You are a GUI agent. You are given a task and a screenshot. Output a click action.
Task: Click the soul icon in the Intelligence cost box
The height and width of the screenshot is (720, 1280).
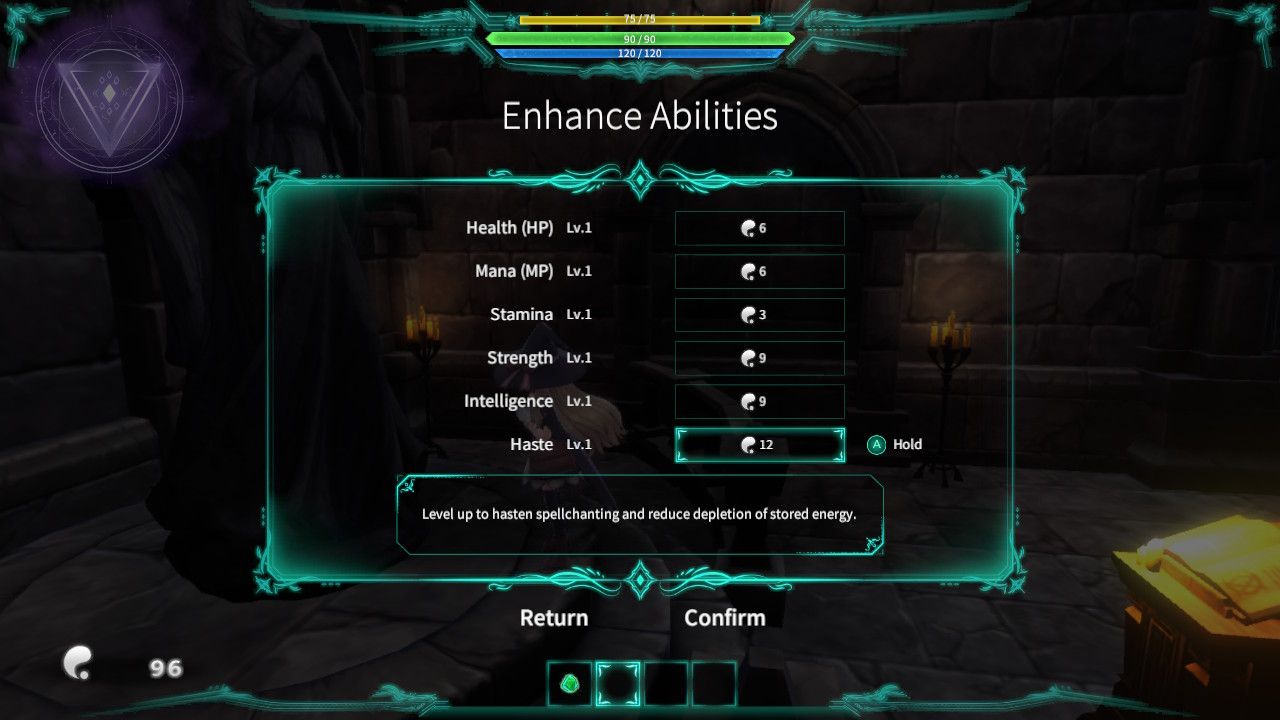pyautogui.click(x=746, y=401)
